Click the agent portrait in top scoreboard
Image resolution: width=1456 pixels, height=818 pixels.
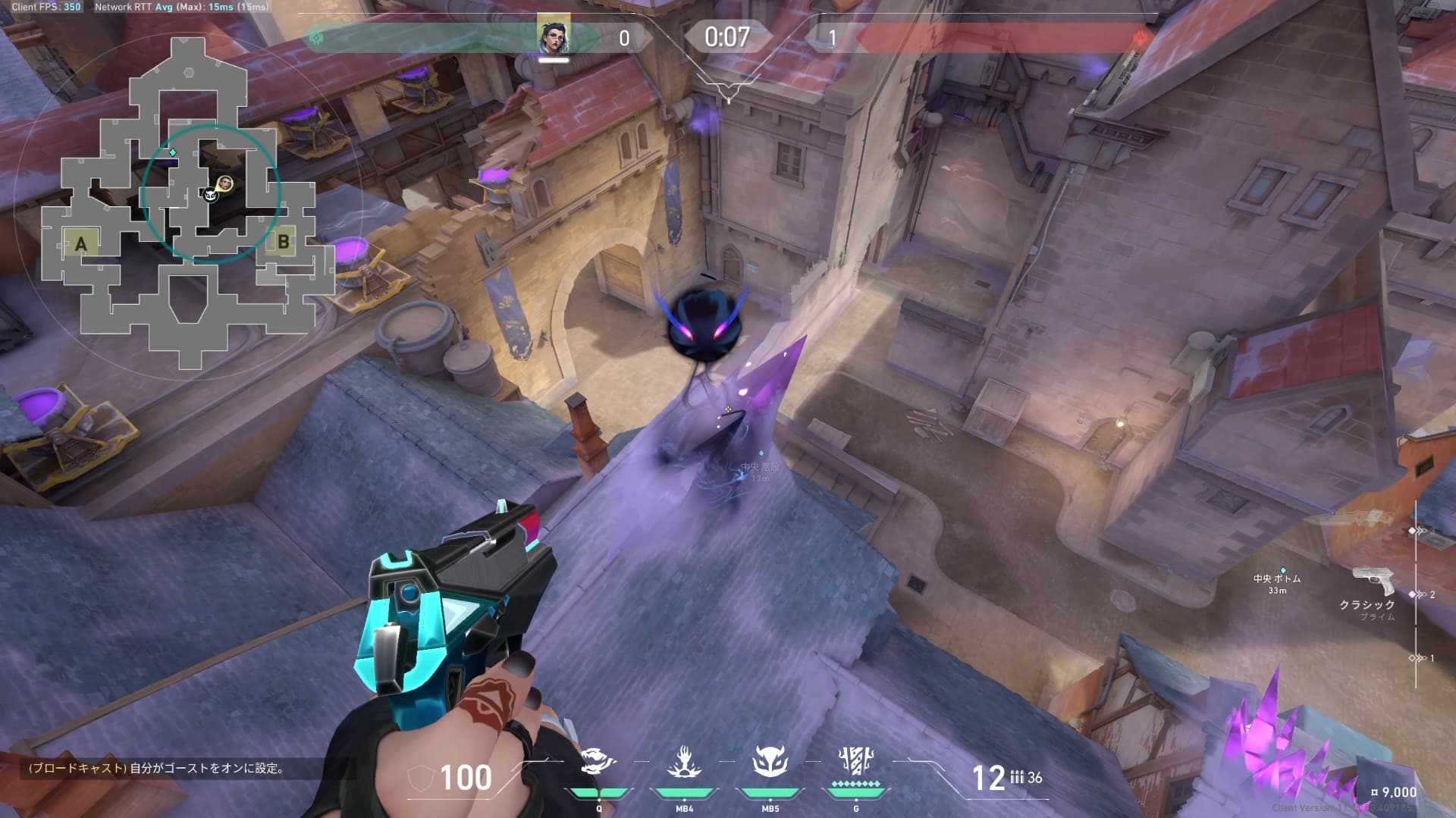[554, 36]
